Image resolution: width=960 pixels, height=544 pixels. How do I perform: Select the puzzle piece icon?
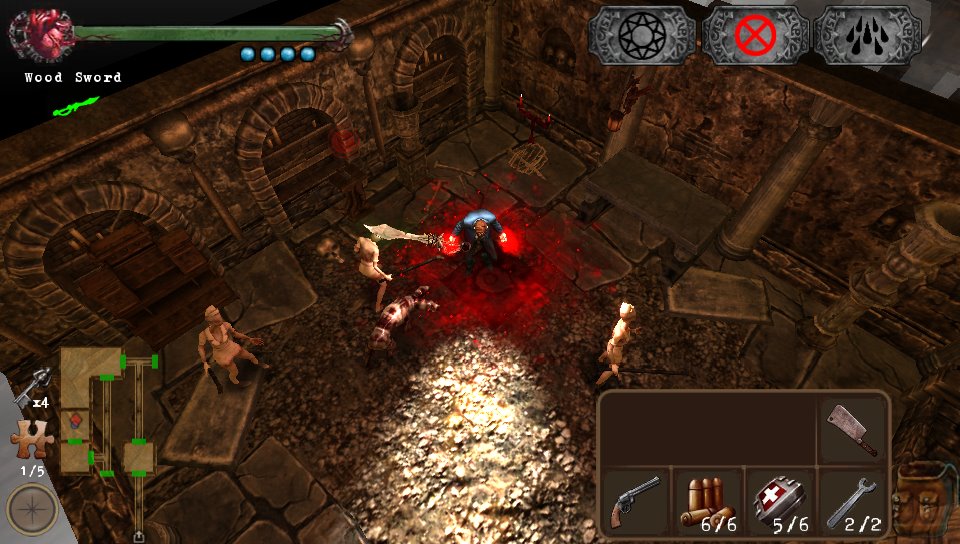pyautogui.click(x=31, y=440)
